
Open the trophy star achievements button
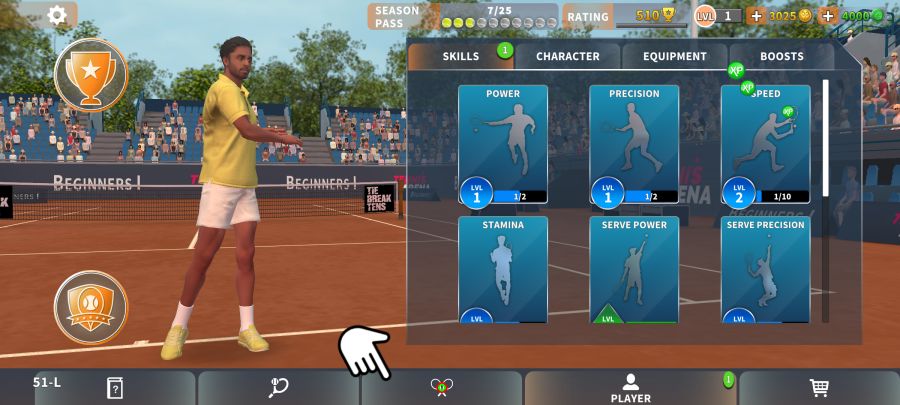click(91, 73)
